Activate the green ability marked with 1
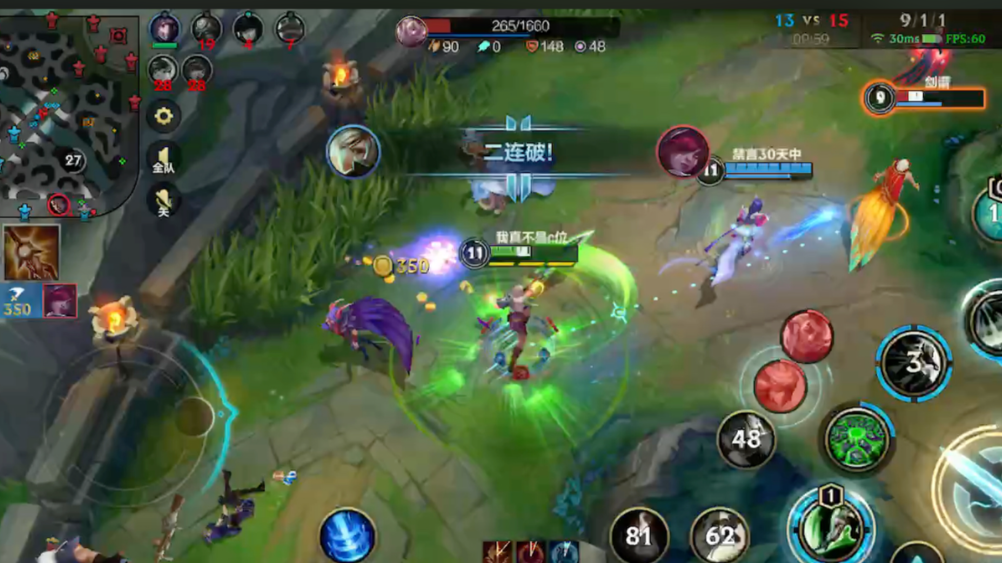 coord(830,524)
